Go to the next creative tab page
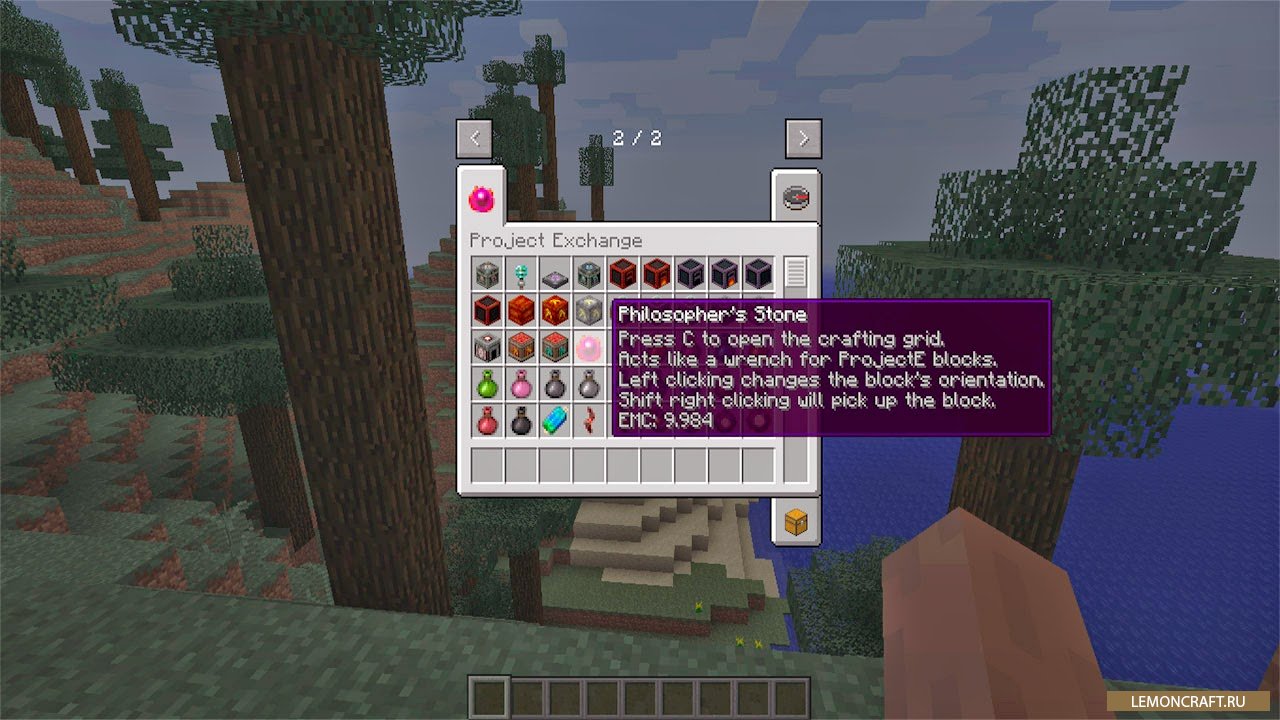Image resolution: width=1280 pixels, height=720 pixels. 803,139
